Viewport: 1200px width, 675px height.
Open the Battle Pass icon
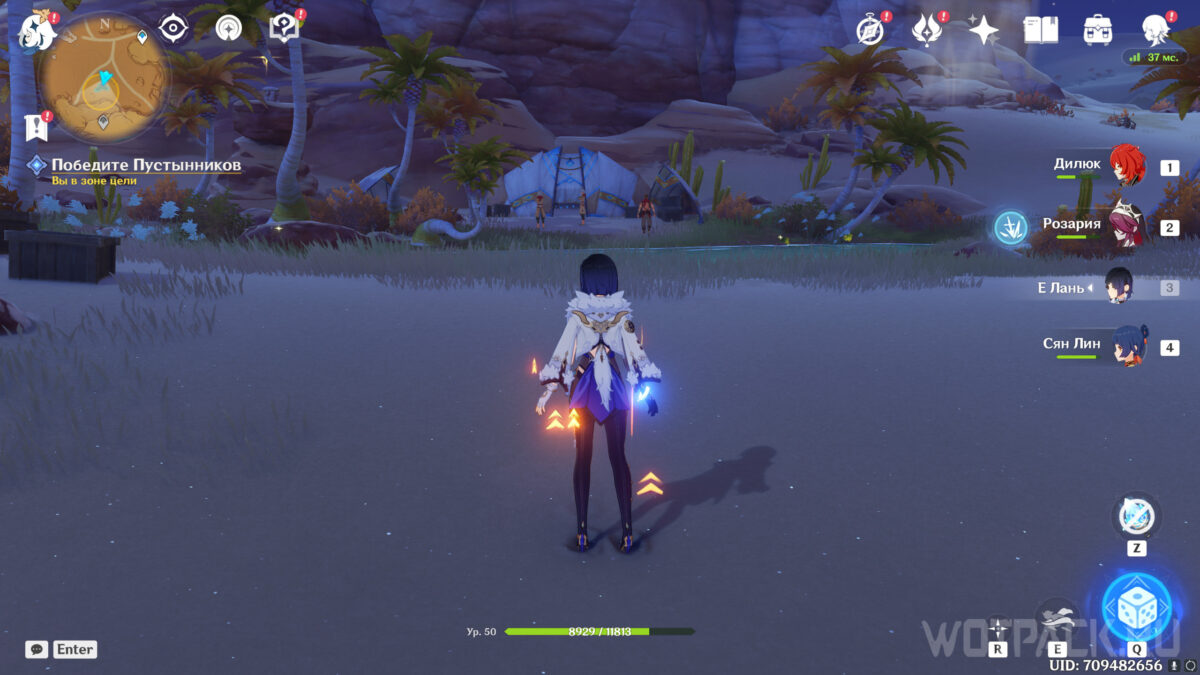click(927, 30)
